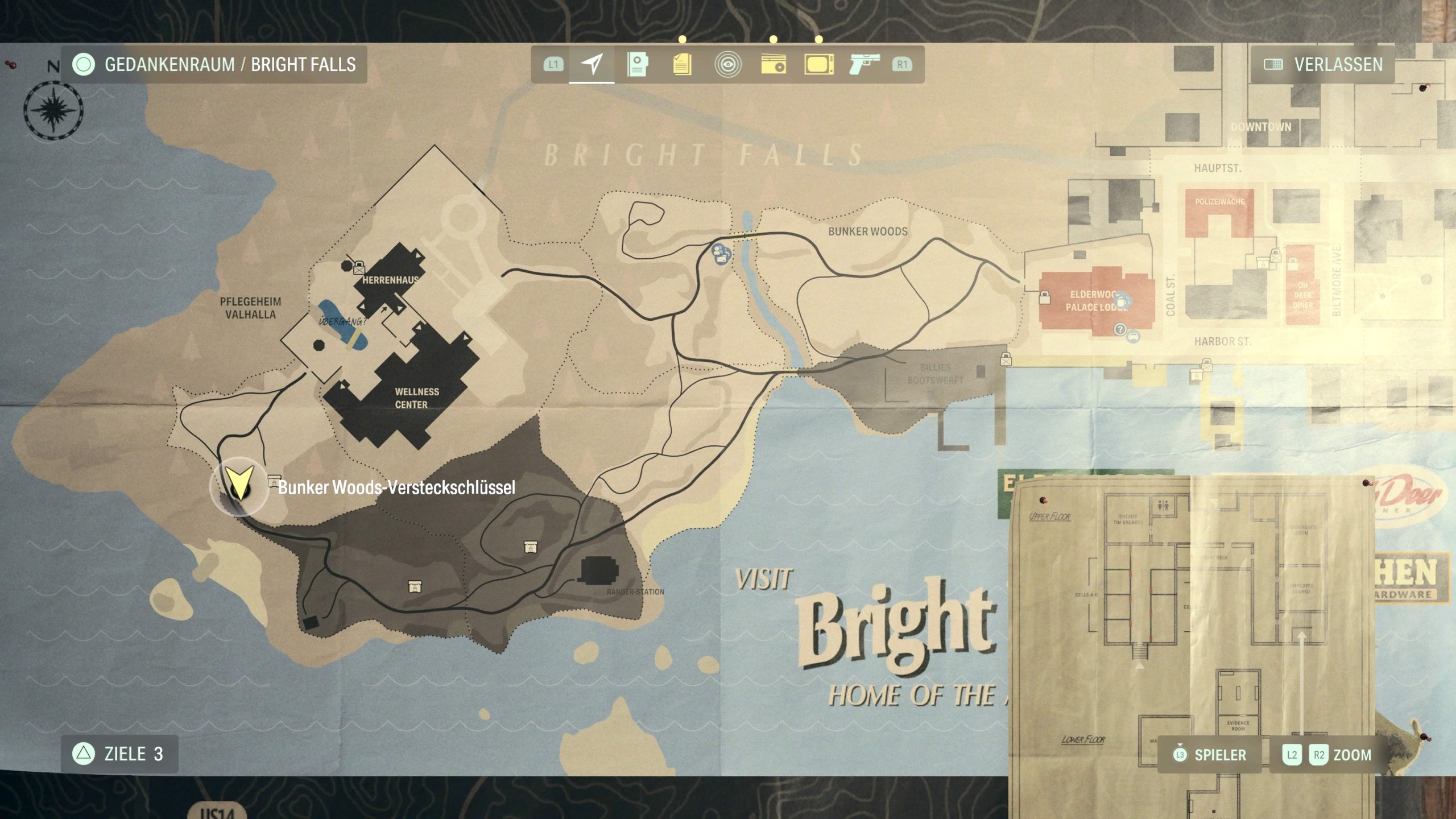Click the blue car marker near Harbor St.

[1133, 336]
